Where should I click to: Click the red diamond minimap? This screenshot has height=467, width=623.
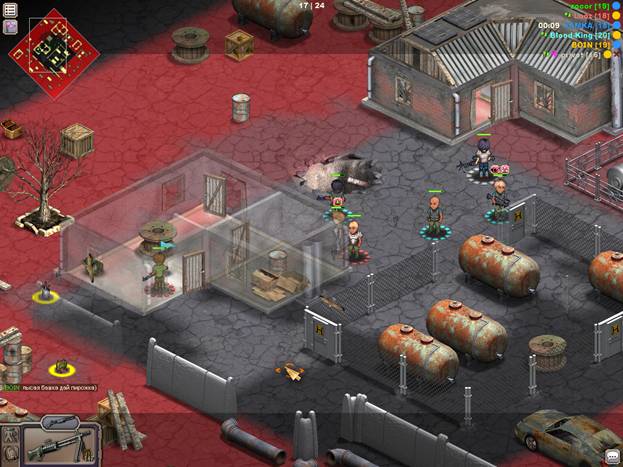tap(52, 47)
